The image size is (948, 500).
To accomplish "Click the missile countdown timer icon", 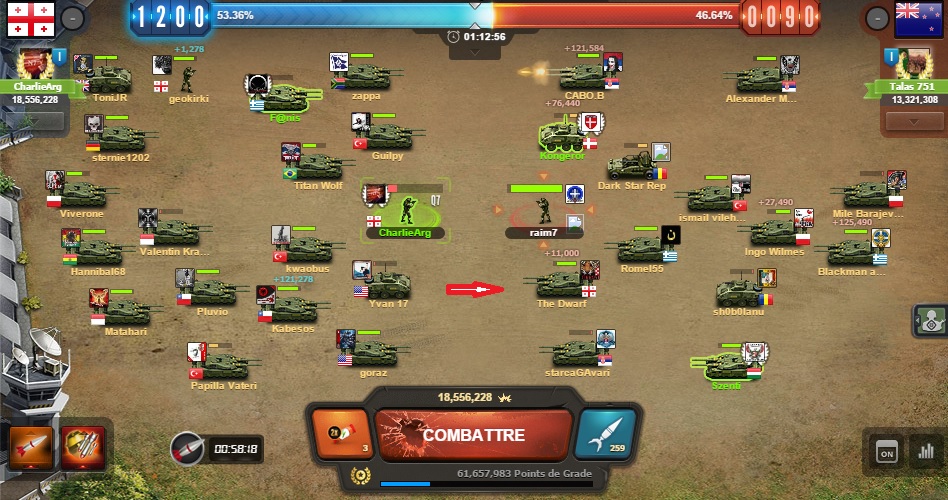I will point(186,448).
